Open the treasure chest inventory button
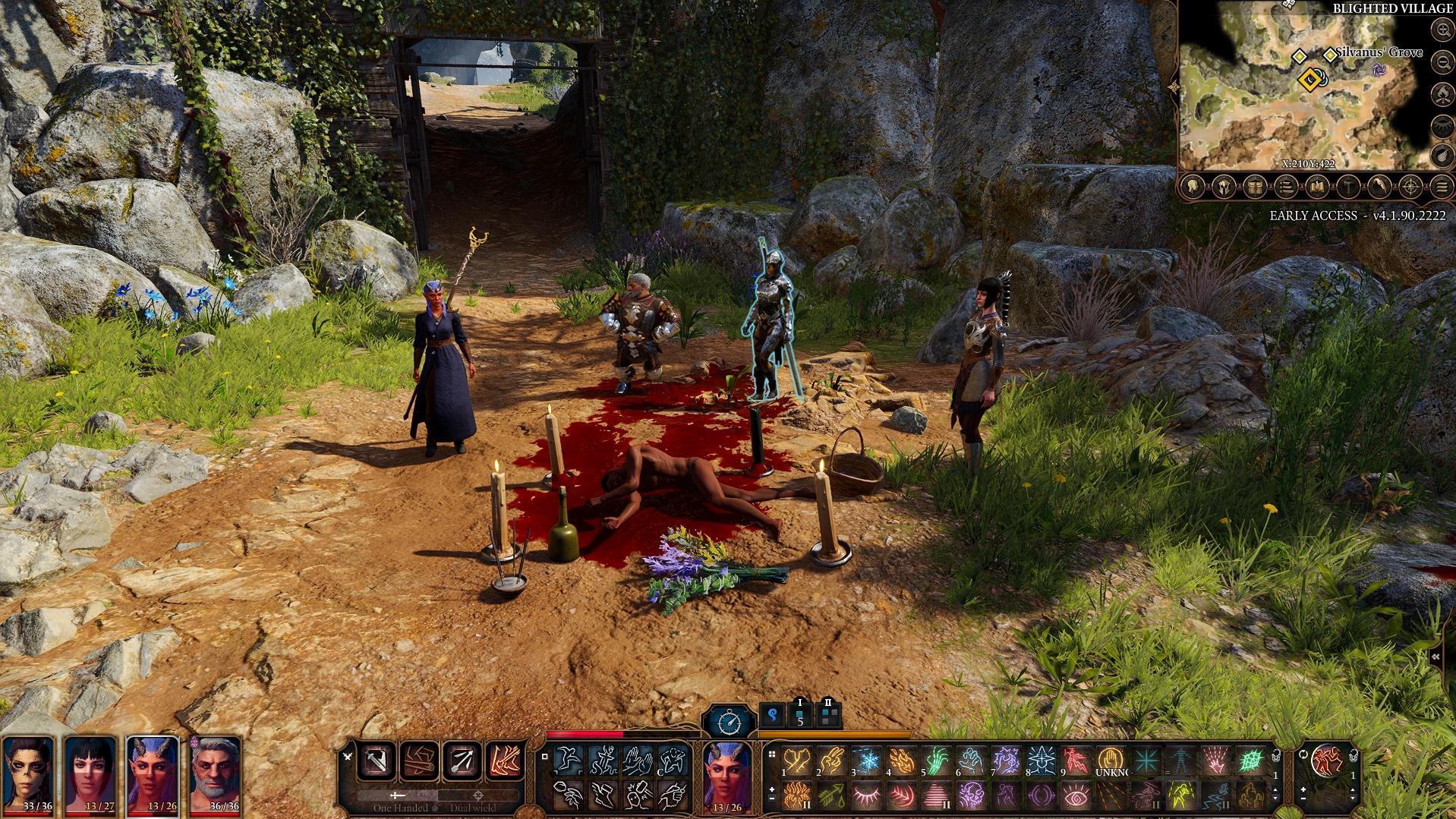Viewport: 1456px width, 819px height. tap(1254, 186)
